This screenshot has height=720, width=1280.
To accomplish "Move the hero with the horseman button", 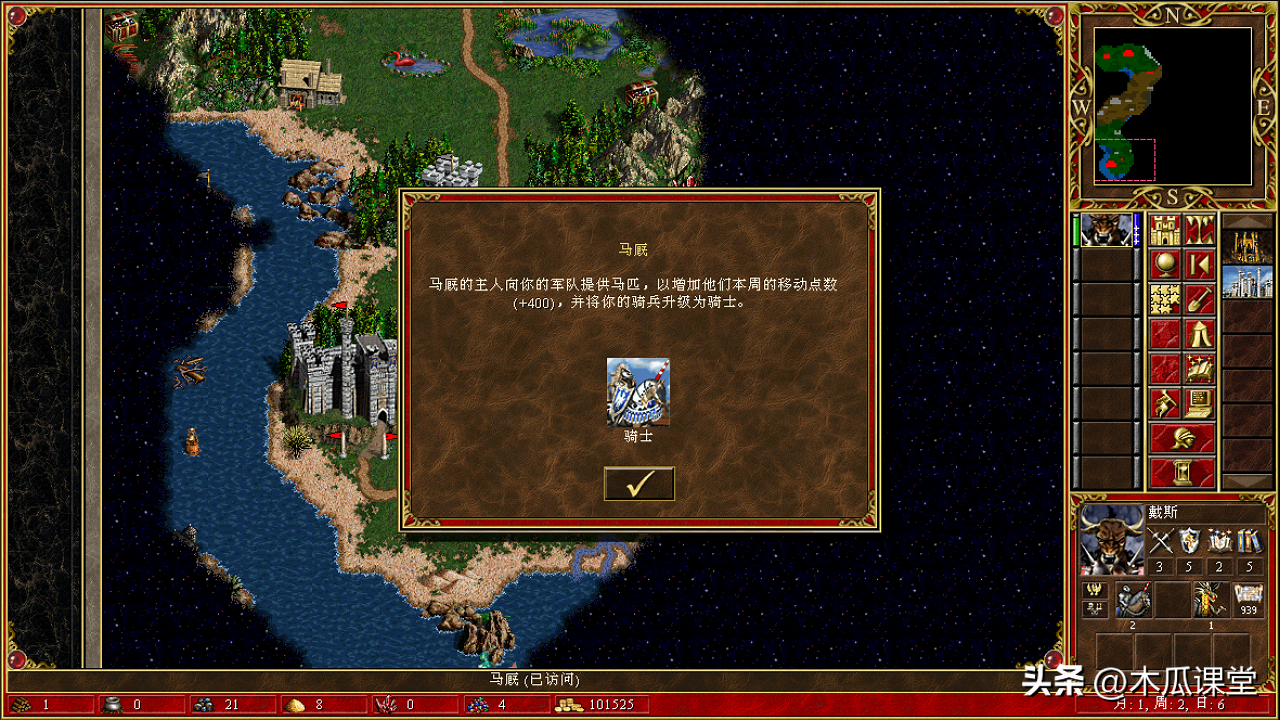I will 1164,403.
